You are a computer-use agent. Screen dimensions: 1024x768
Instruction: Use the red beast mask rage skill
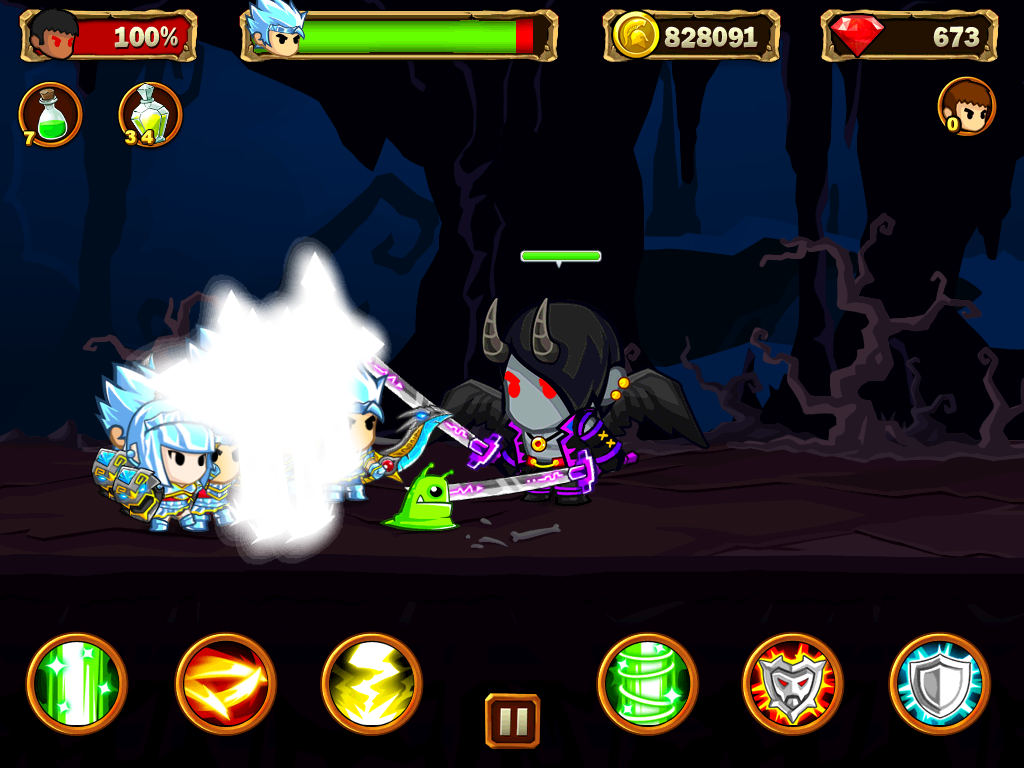pyautogui.click(x=793, y=684)
